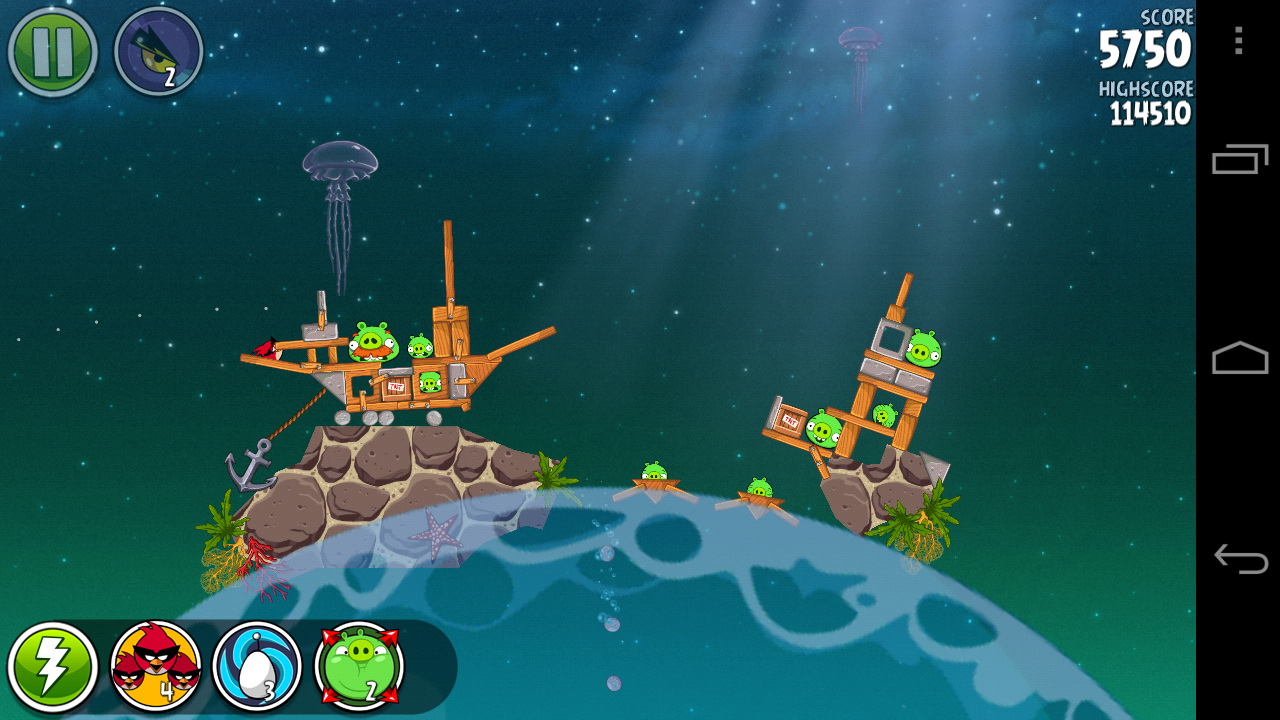
Task: Tap the Mighty Eagle icon
Action: [159, 51]
